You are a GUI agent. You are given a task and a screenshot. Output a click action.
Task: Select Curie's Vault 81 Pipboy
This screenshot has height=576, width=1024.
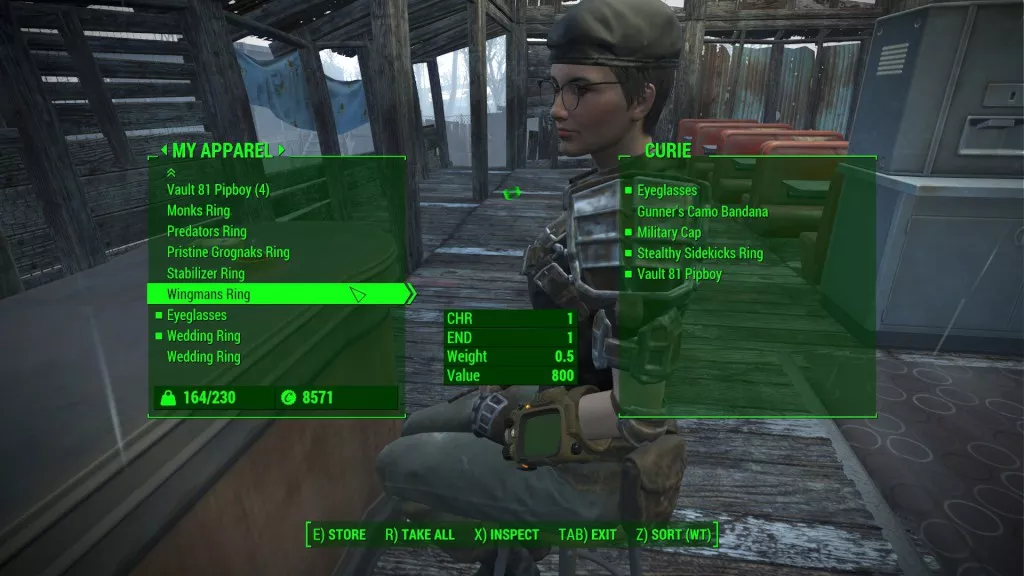(x=679, y=274)
